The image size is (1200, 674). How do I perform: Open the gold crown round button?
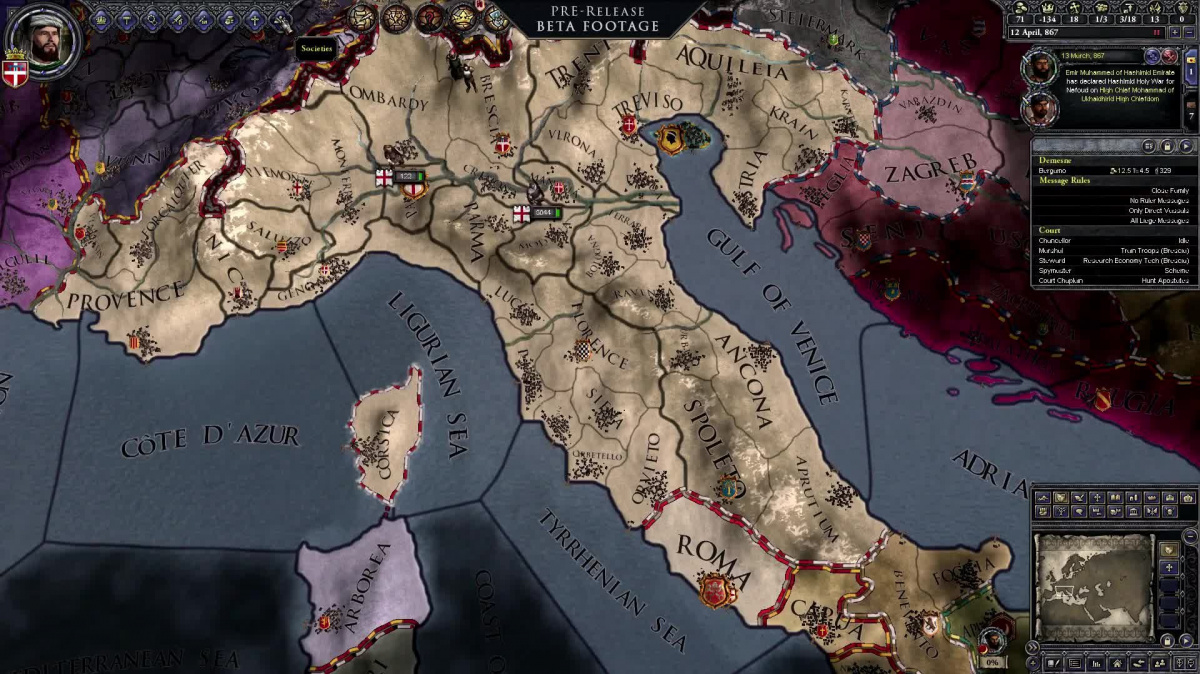462,17
